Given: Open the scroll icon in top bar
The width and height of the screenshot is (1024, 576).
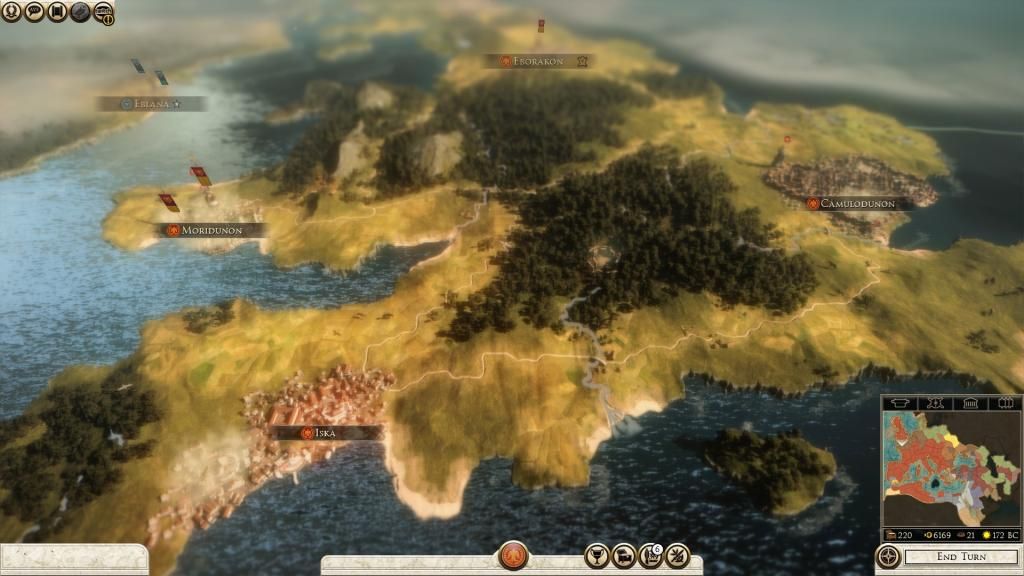Looking at the screenshot, I should coord(57,12).
